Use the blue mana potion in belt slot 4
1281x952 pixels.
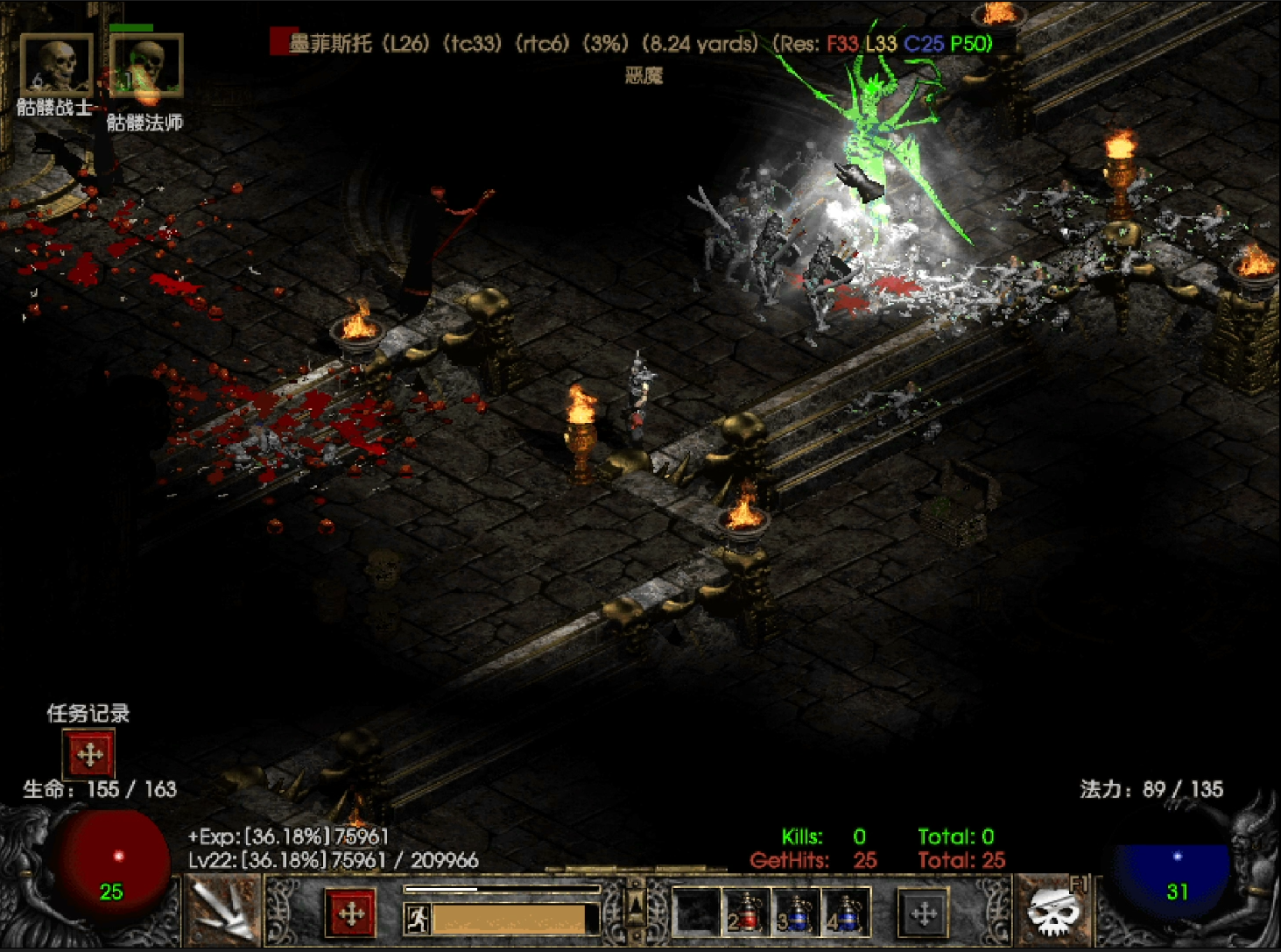point(845,913)
